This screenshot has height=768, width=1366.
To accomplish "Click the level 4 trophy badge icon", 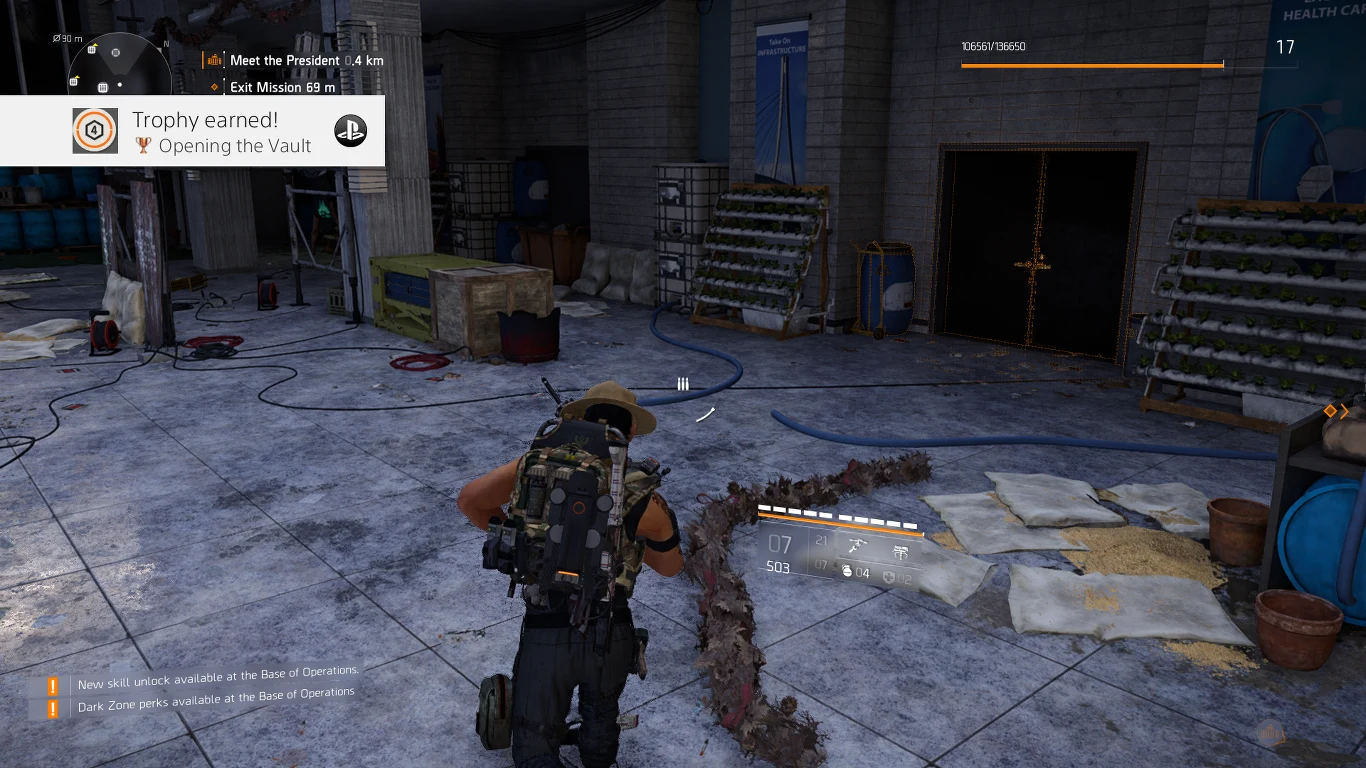I will pos(95,131).
